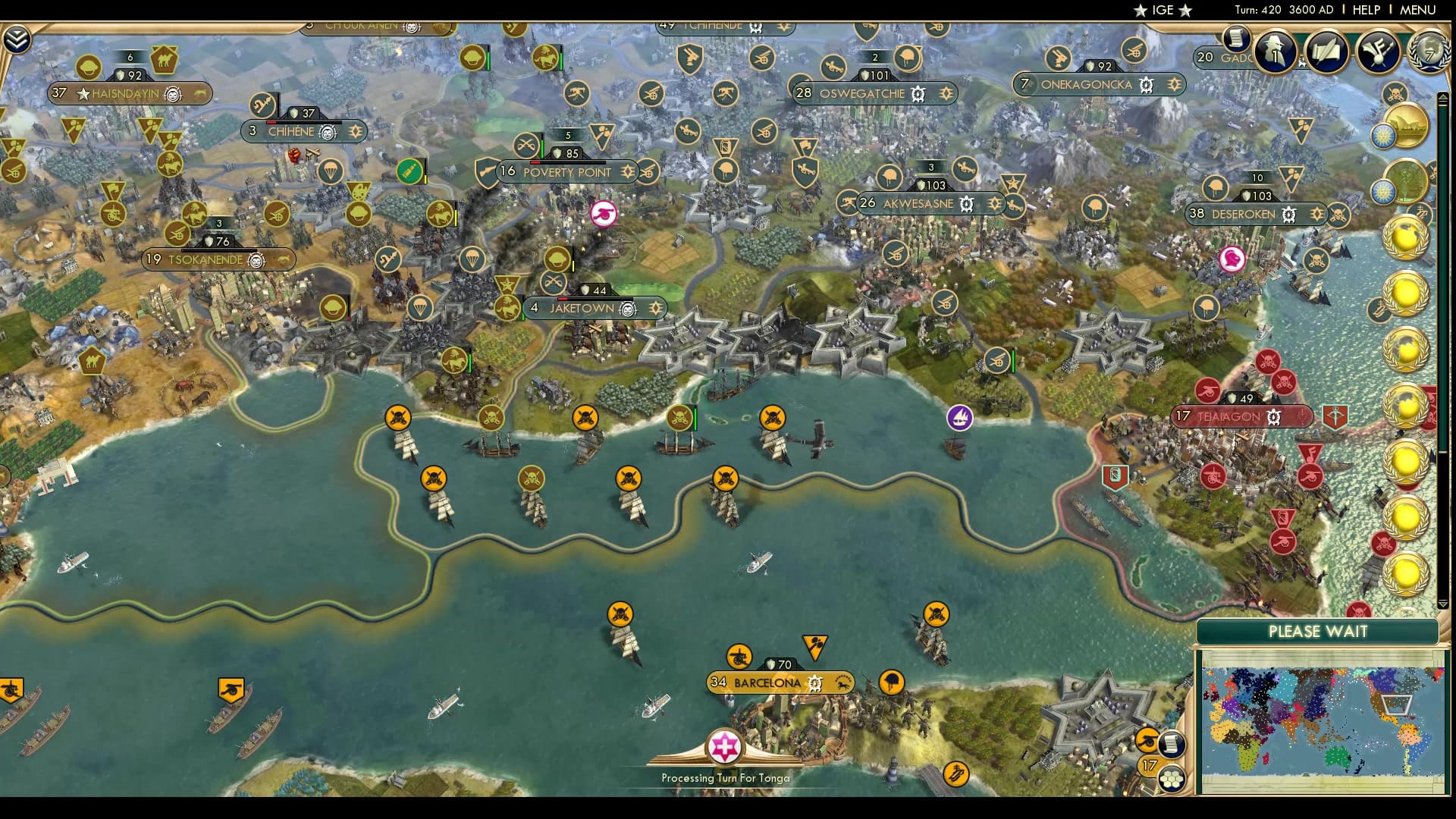Select the cannon unit stack of 17

1147,741
